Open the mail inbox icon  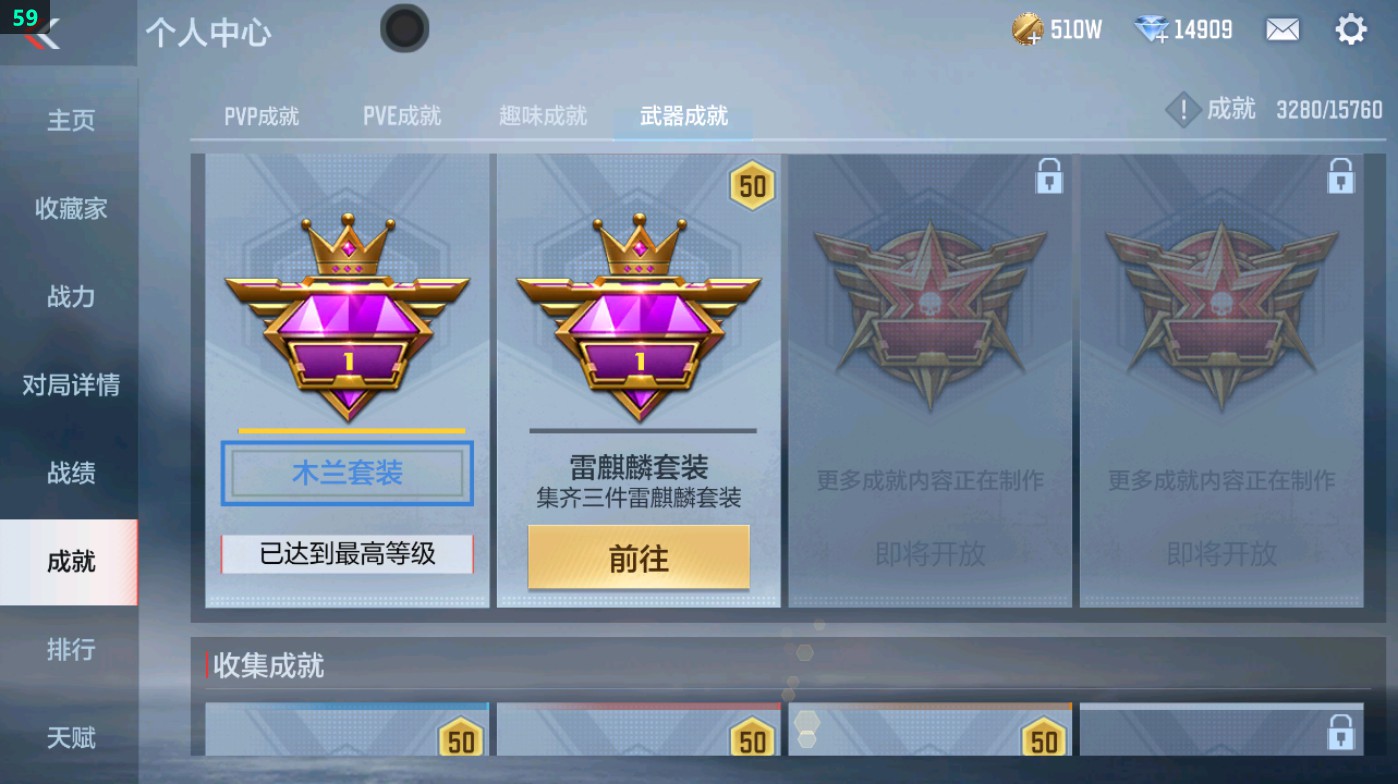click(x=1284, y=30)
